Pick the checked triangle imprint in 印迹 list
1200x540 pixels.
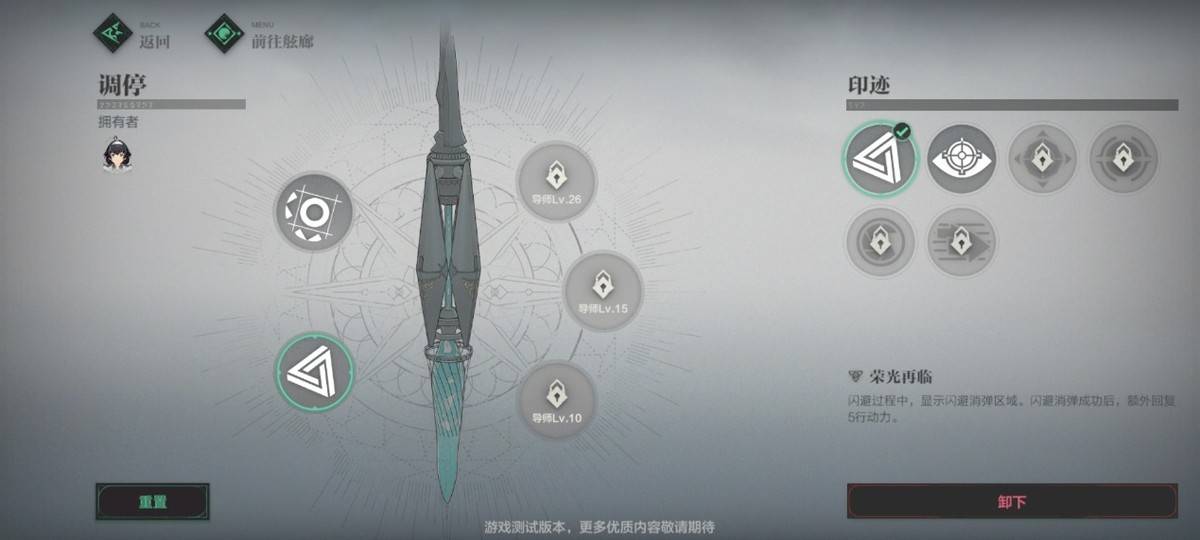880,159
